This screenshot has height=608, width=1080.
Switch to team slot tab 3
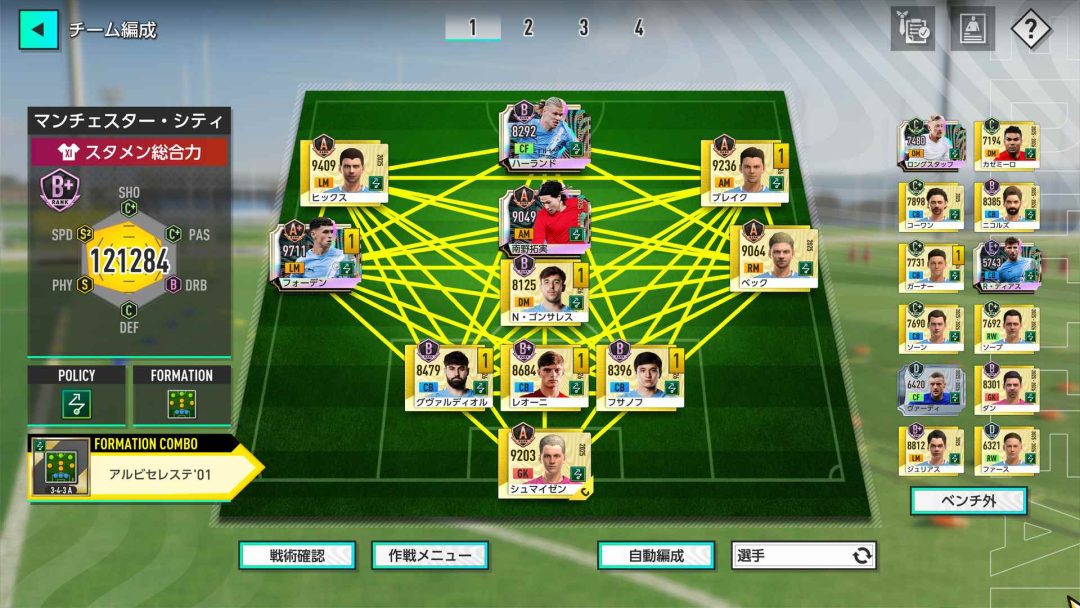tap(583, 28)
